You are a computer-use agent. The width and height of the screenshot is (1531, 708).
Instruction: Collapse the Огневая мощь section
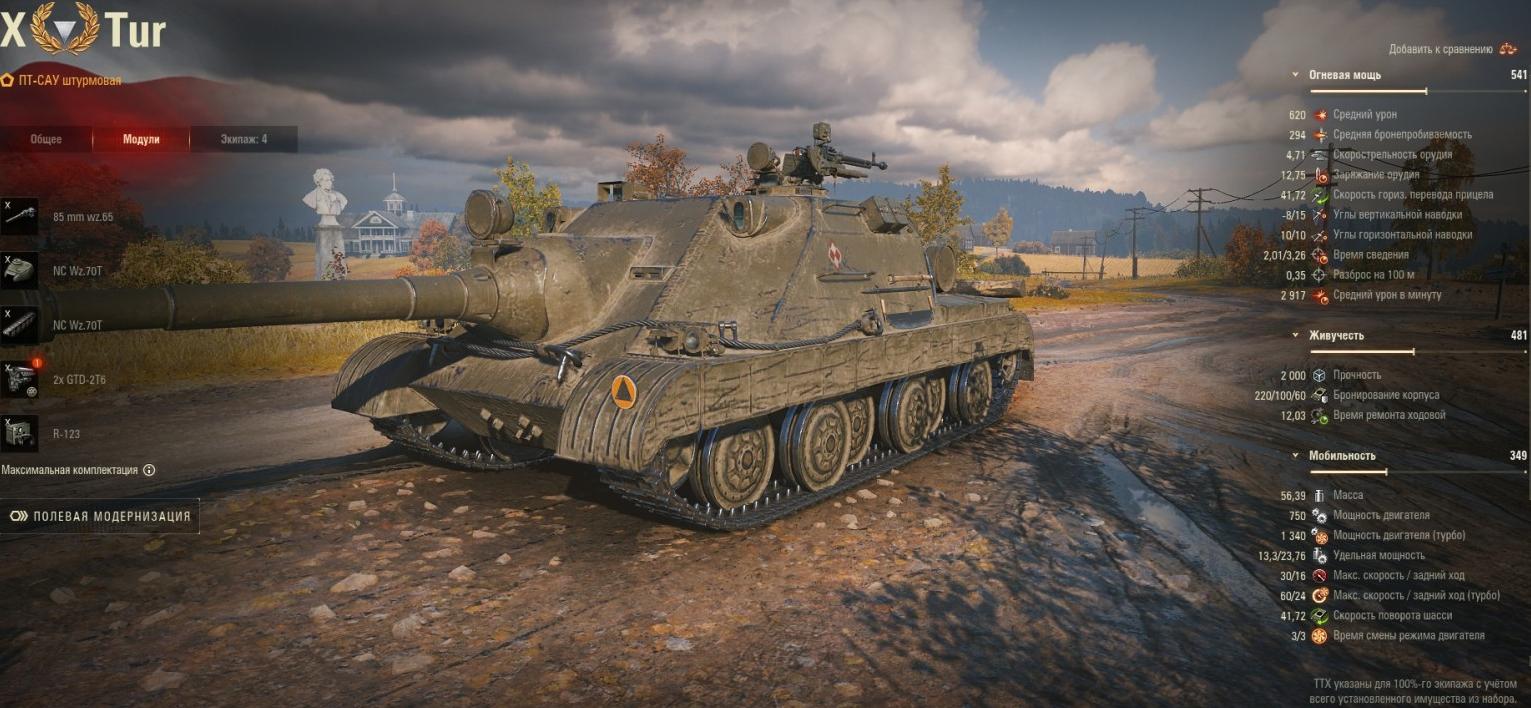pos(1296,75)
